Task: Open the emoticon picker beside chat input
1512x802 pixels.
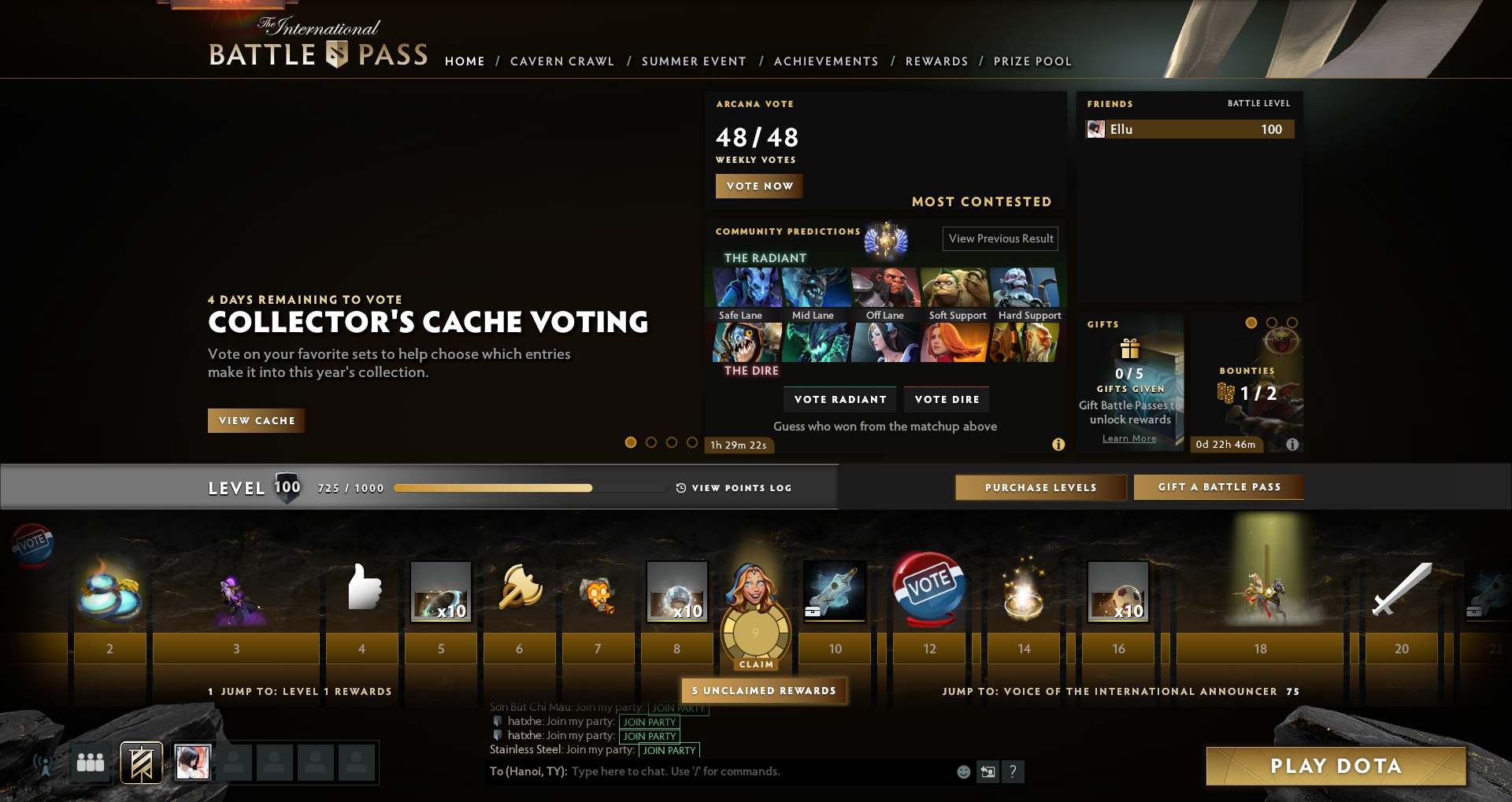Action: pos(962,772)
